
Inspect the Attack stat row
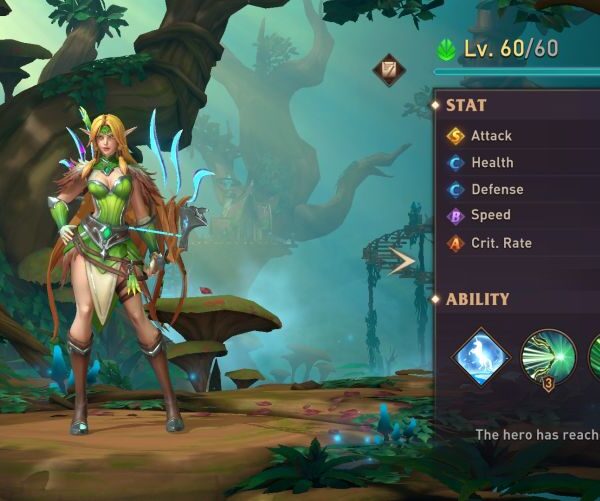tap(520, 135)
